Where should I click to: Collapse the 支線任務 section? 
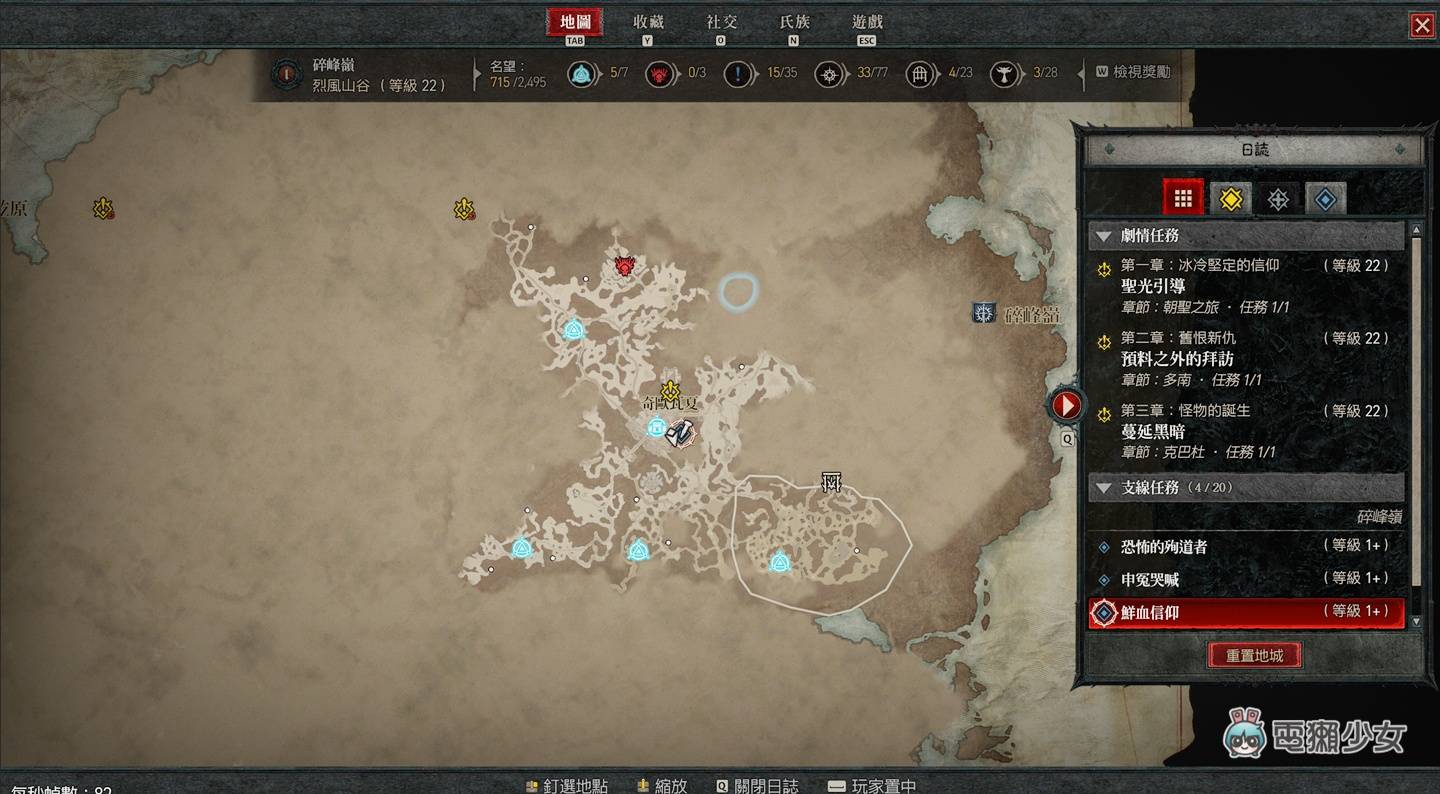[1104, 488]
